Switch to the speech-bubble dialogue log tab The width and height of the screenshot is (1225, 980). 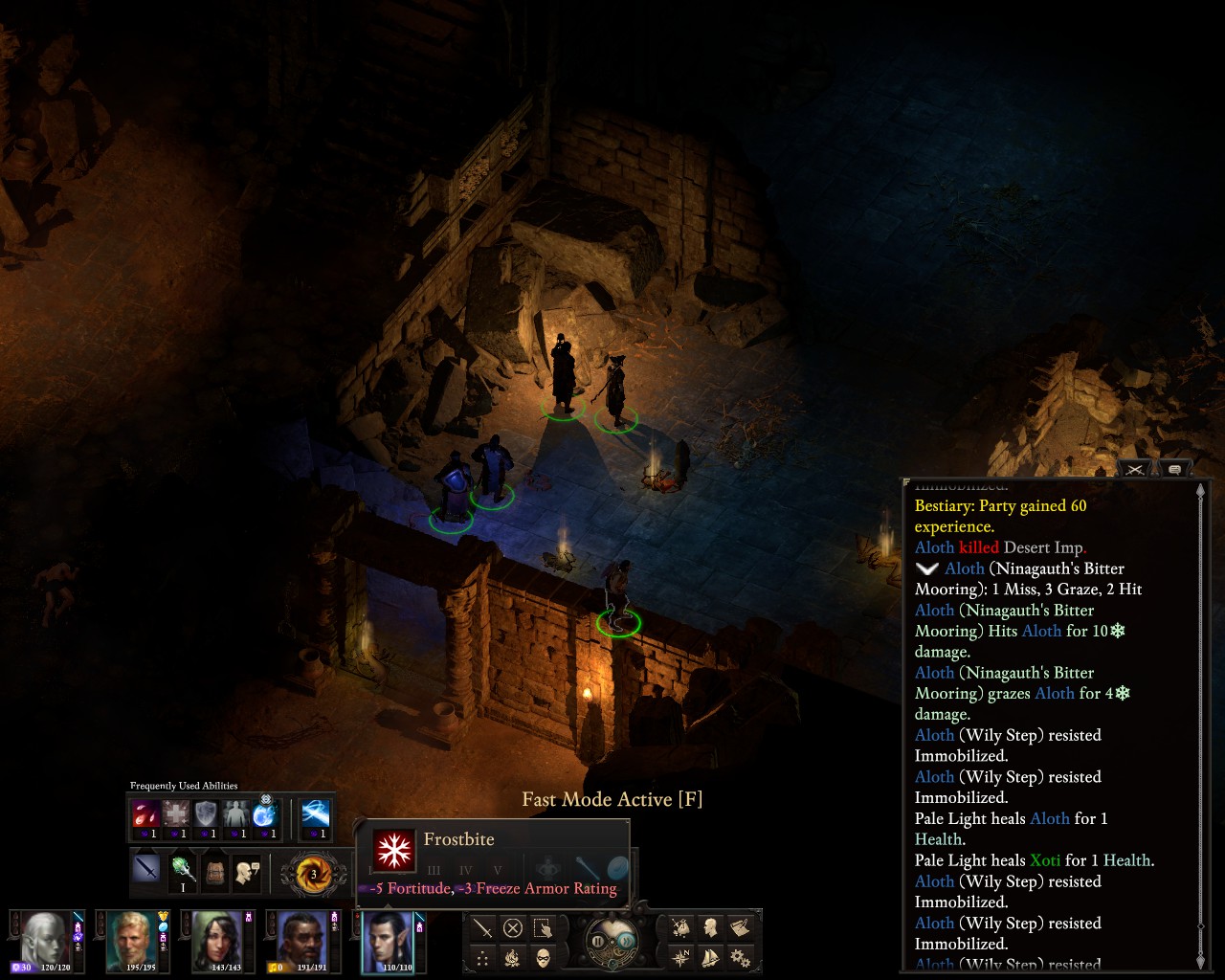pos(1174,469)
